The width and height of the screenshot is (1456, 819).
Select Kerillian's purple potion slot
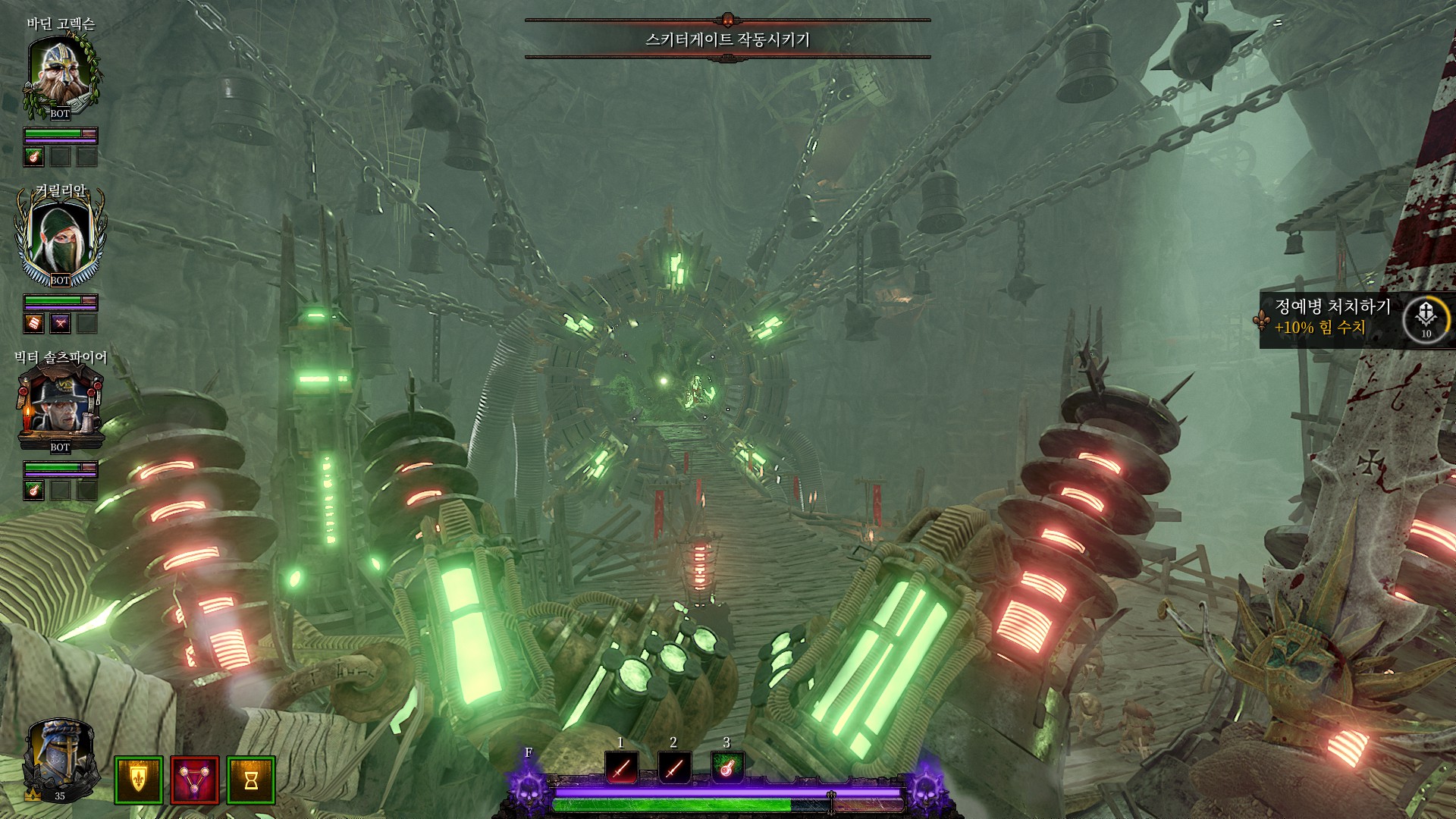60,324
